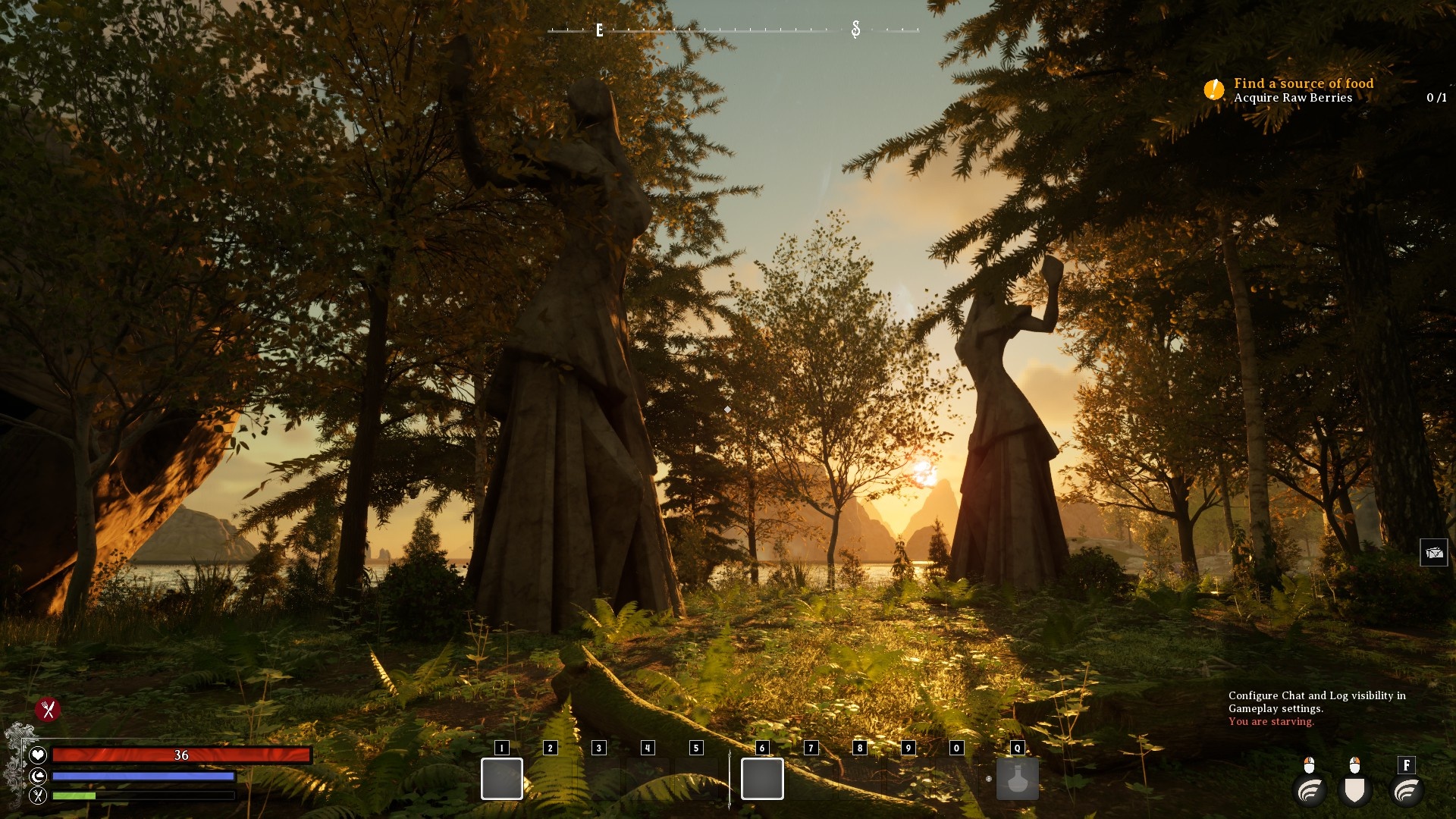The height and width of the screenshot is (819, 1456).
Task: Click the Find a source of food objective
Action: click(x=1302, y=83)
